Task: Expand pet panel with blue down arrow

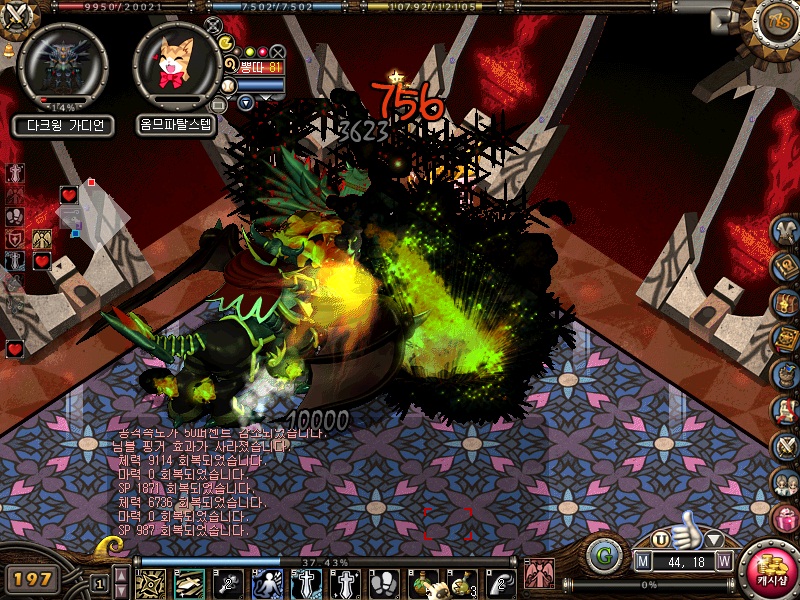Action: 245,102
